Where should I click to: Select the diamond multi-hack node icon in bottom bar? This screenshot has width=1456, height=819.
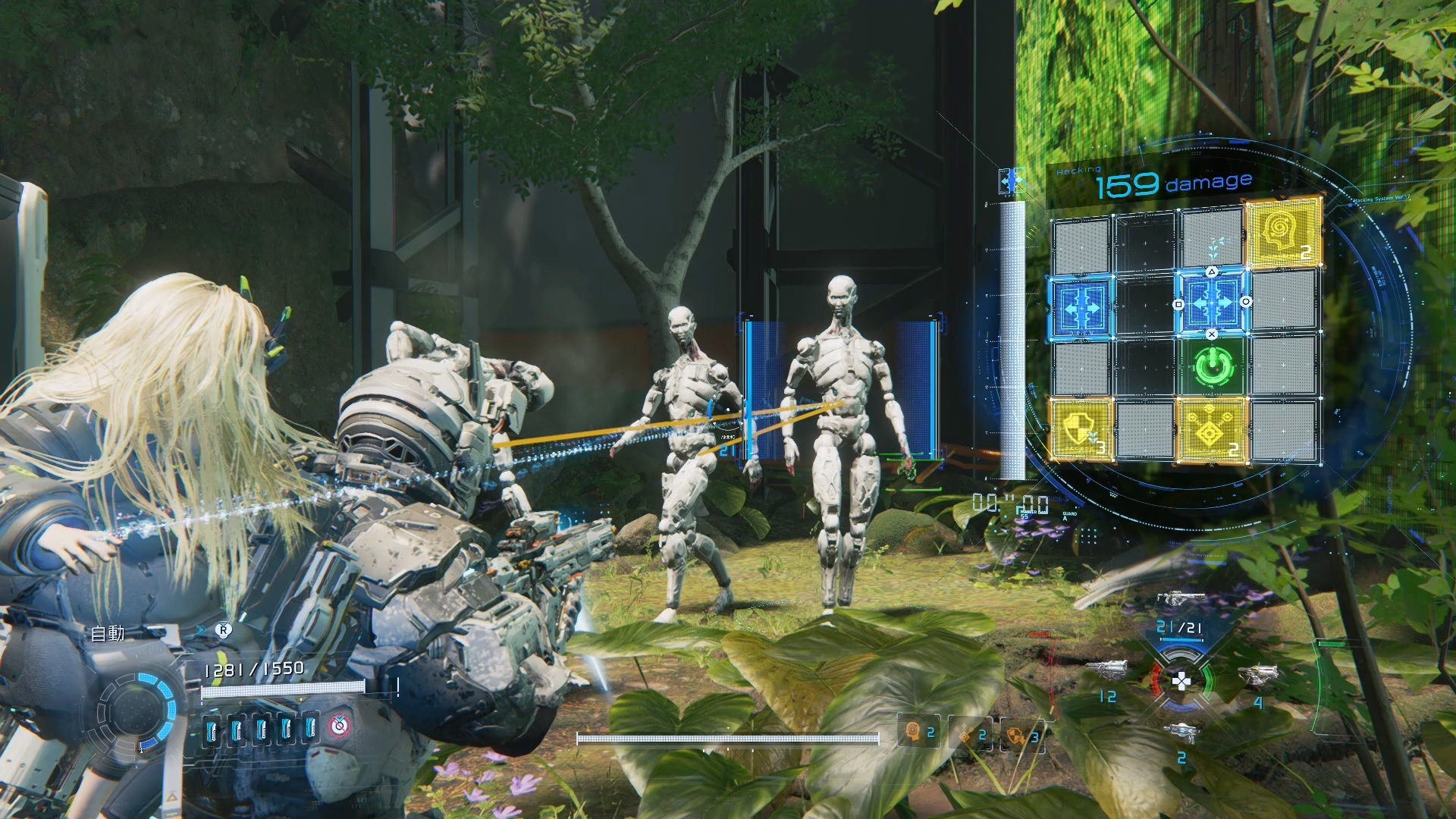coord(971,734)
